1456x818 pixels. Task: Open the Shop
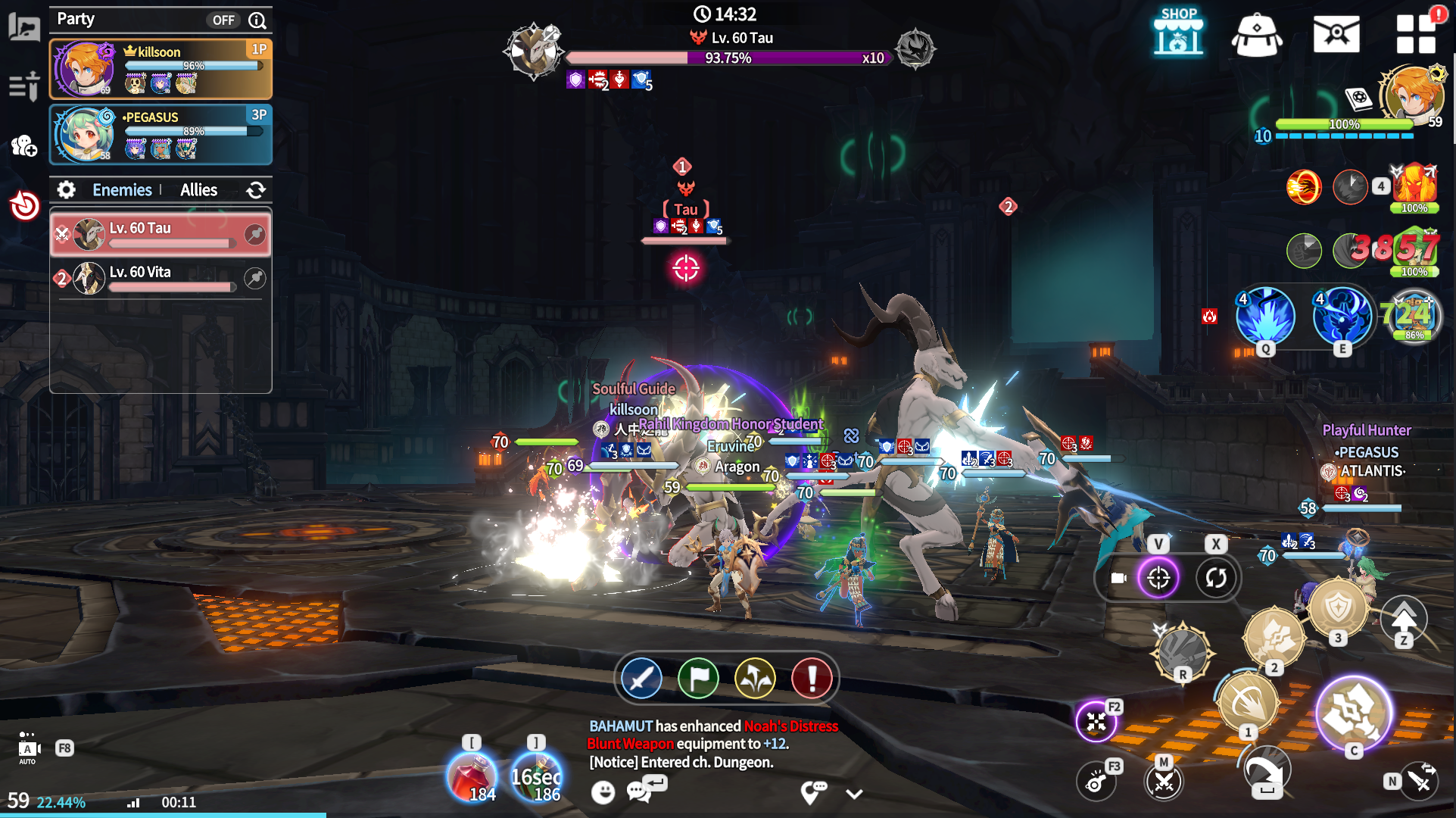[1178, 33]
